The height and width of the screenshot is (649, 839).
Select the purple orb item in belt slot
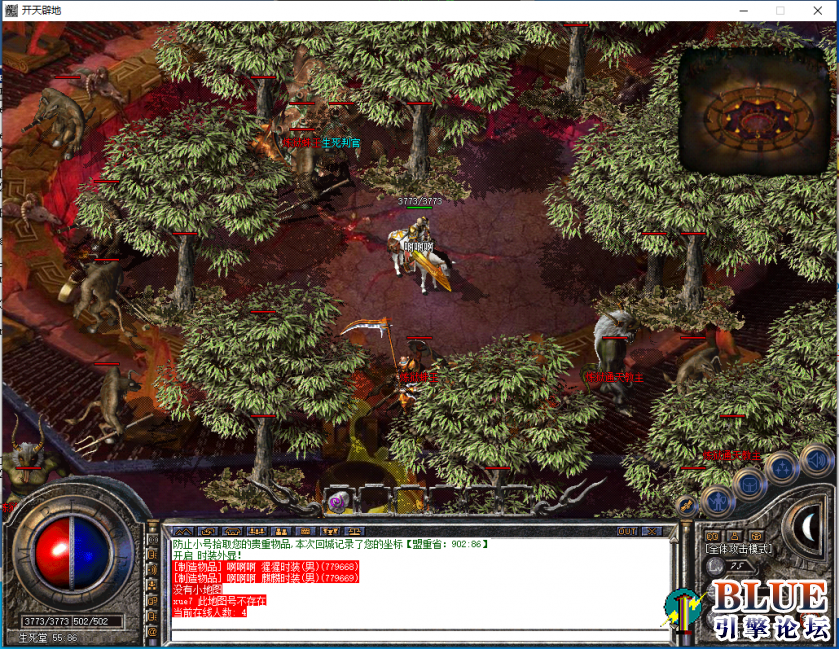click(x=338, y=499)
